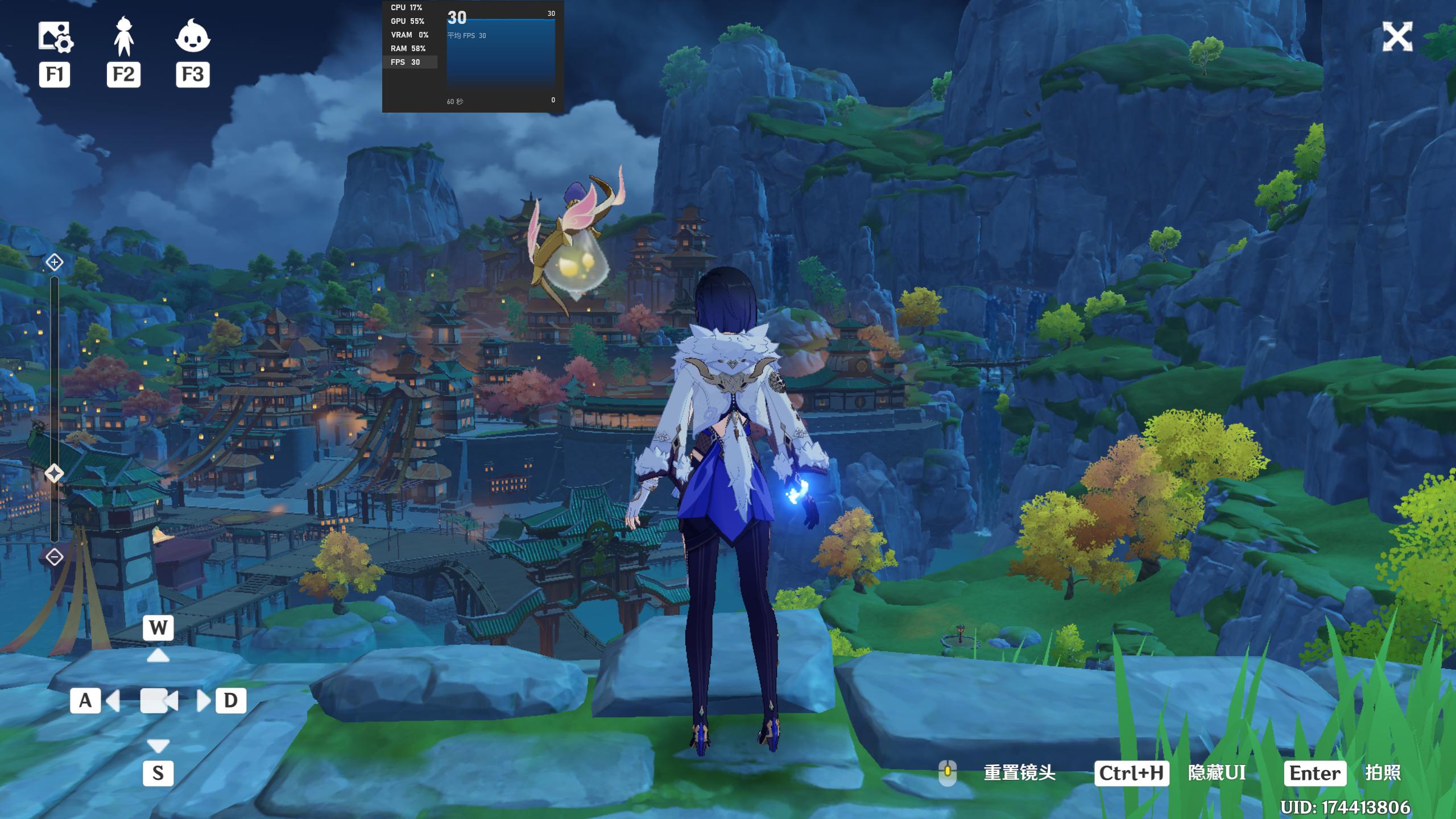The width and height of the screenshot is (1456, 819).
Task: Move the camera up with the up arrow
Action: [158, 656]
